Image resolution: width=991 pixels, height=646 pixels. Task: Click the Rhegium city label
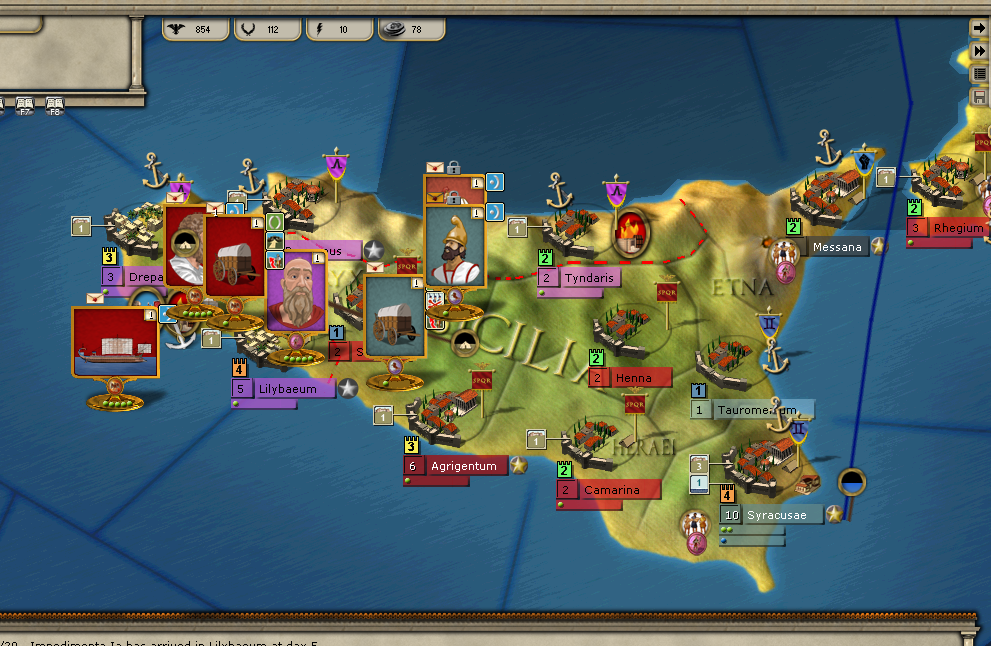click(958, 228)
